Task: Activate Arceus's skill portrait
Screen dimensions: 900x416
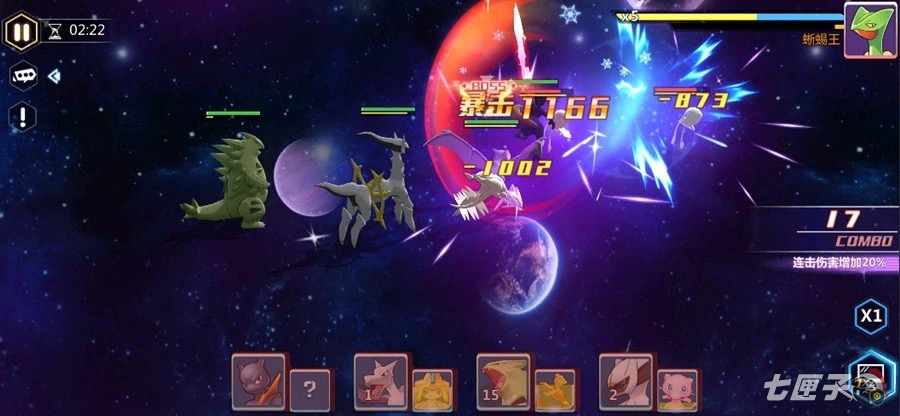Action: pyautogui.click(x=625, y=381)
